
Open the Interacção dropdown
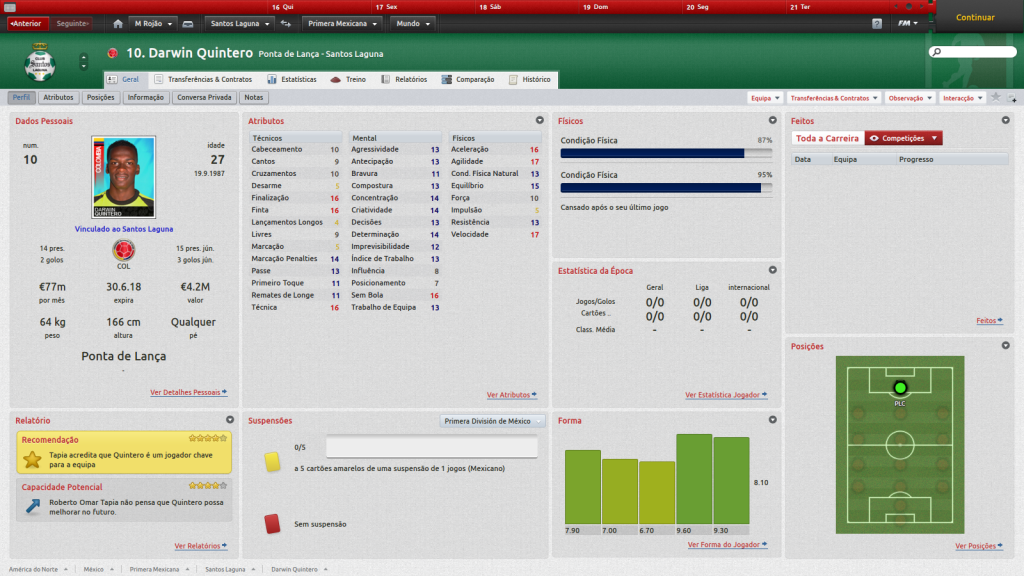[962, 98]
